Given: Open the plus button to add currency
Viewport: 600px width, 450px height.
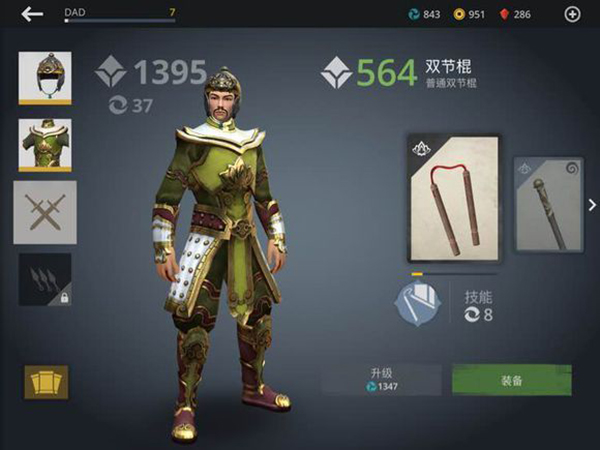Looking at the screenshot, I should (x=572, y=14).
